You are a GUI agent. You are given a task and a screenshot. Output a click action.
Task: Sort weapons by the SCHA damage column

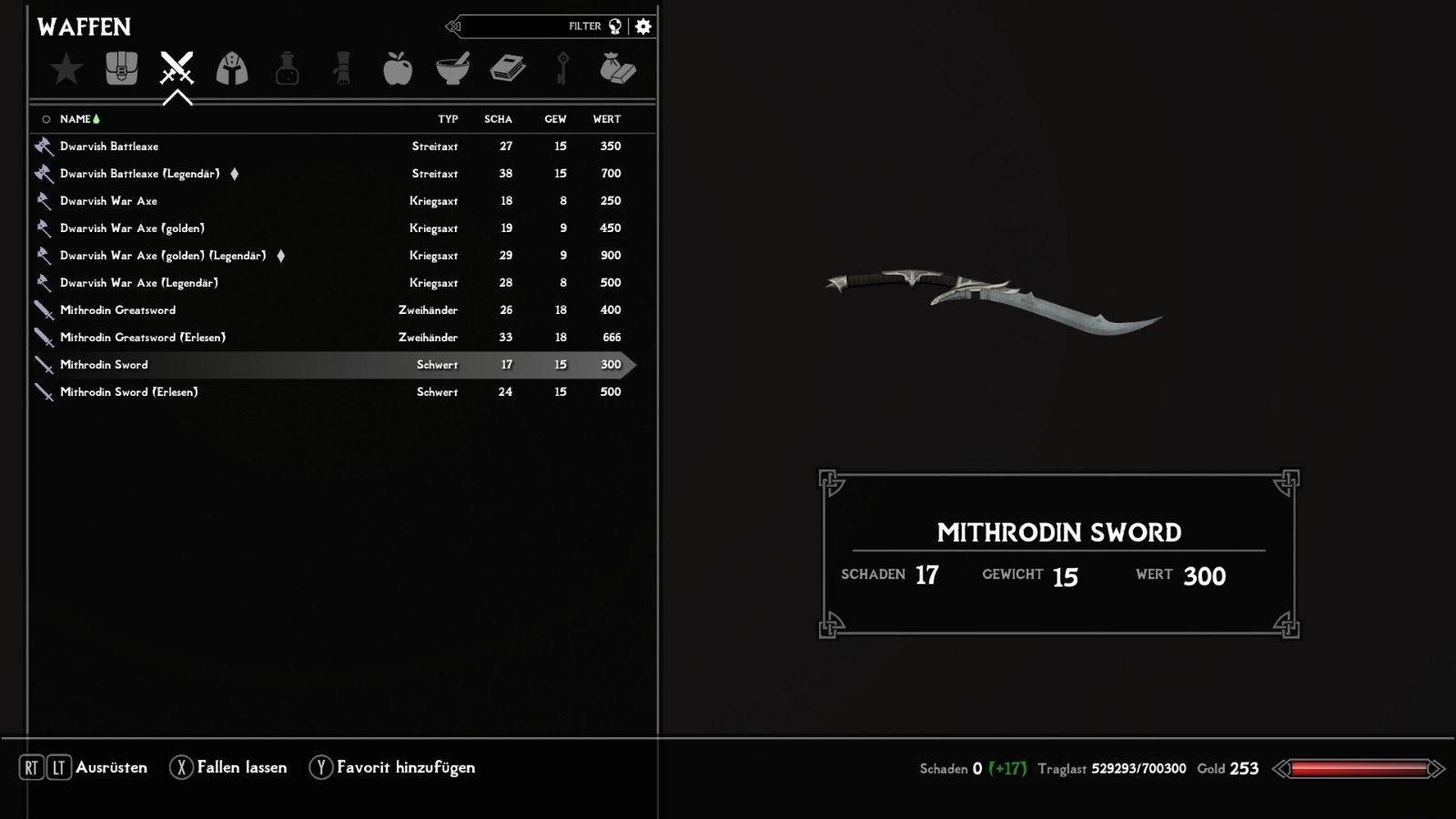[498, 119]
